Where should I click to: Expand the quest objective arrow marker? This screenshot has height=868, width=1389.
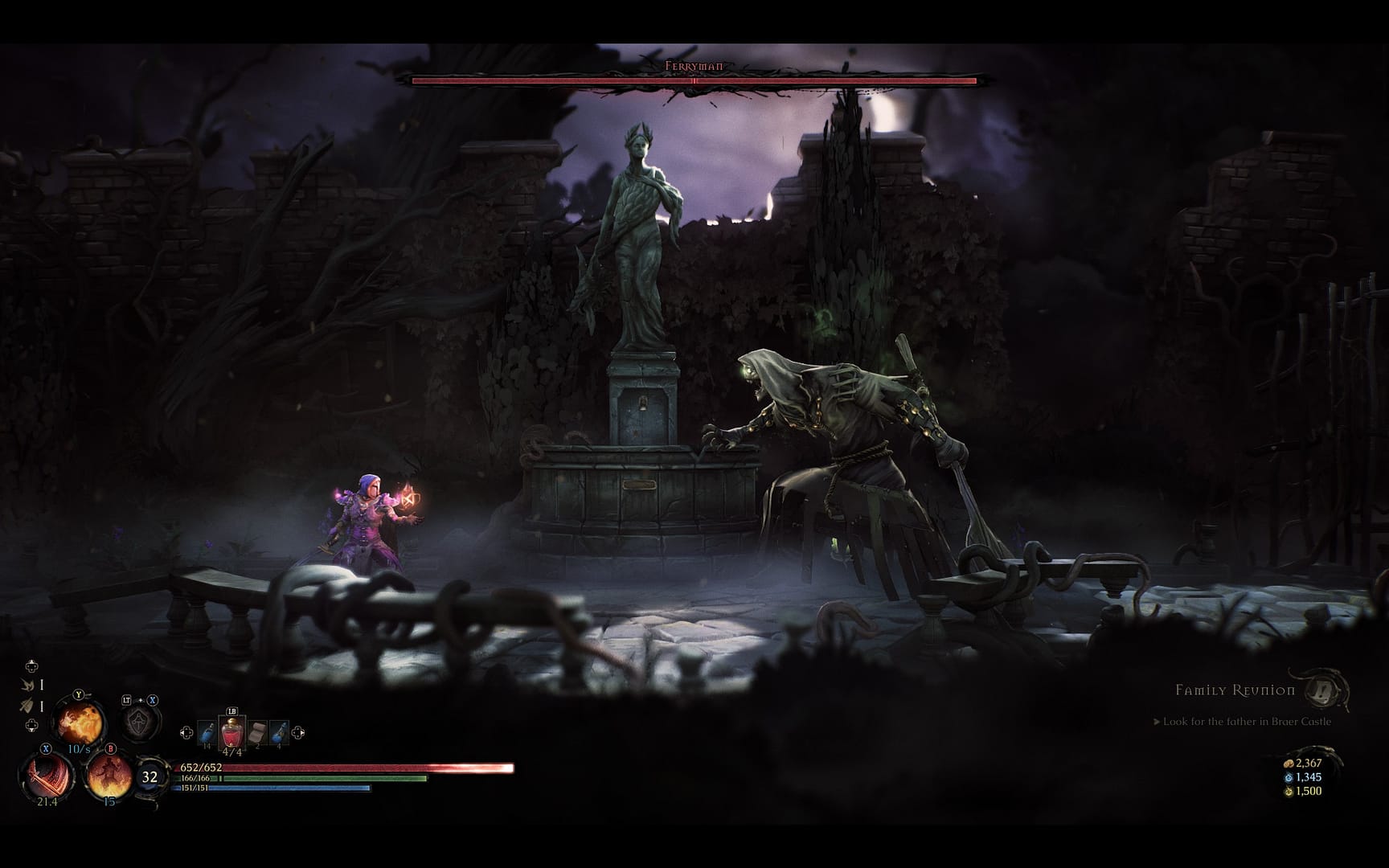pyautogui.click(x=1156, y=722)
